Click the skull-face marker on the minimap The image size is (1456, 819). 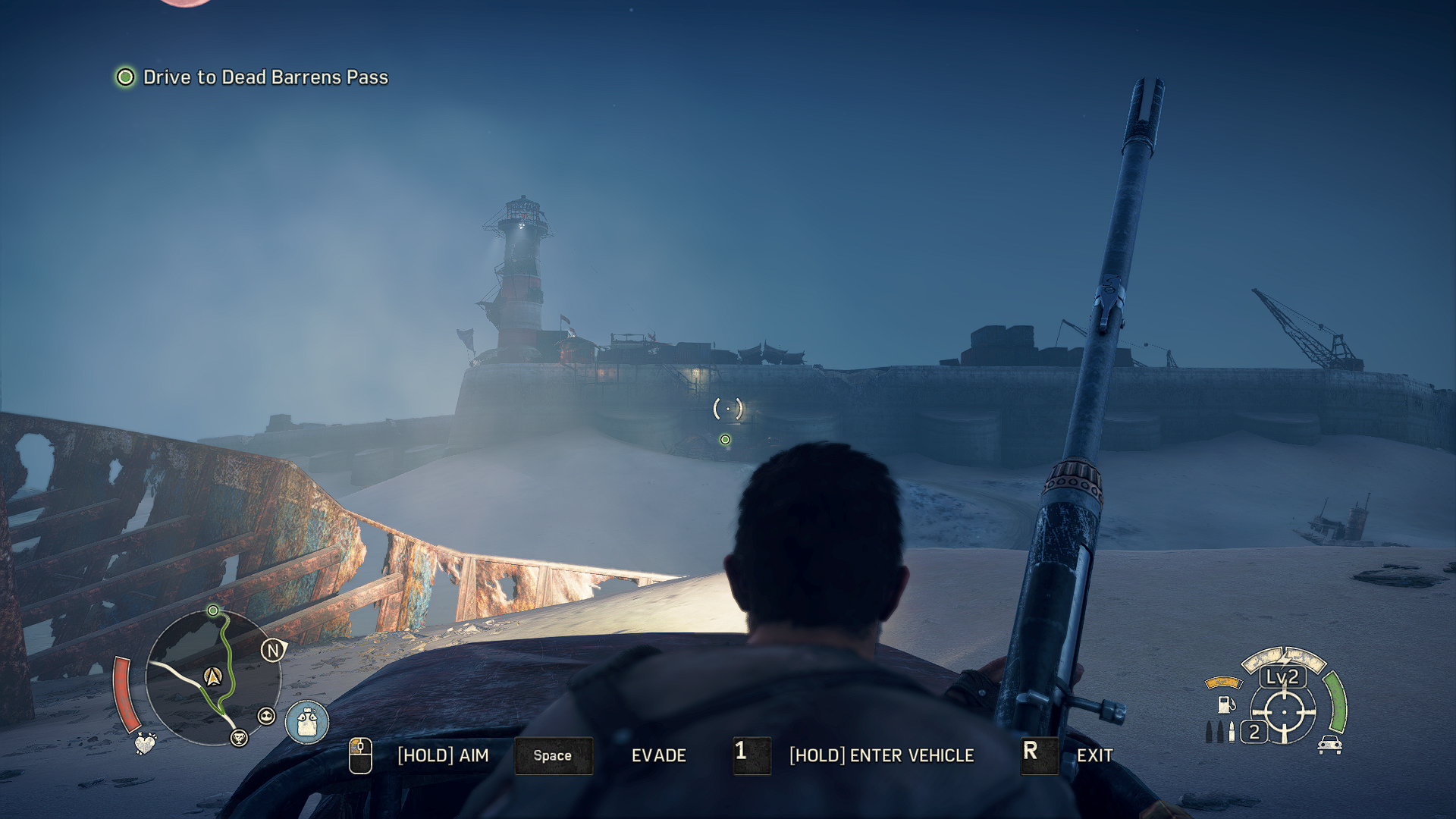pyautogui.click(x=266, y=716)
